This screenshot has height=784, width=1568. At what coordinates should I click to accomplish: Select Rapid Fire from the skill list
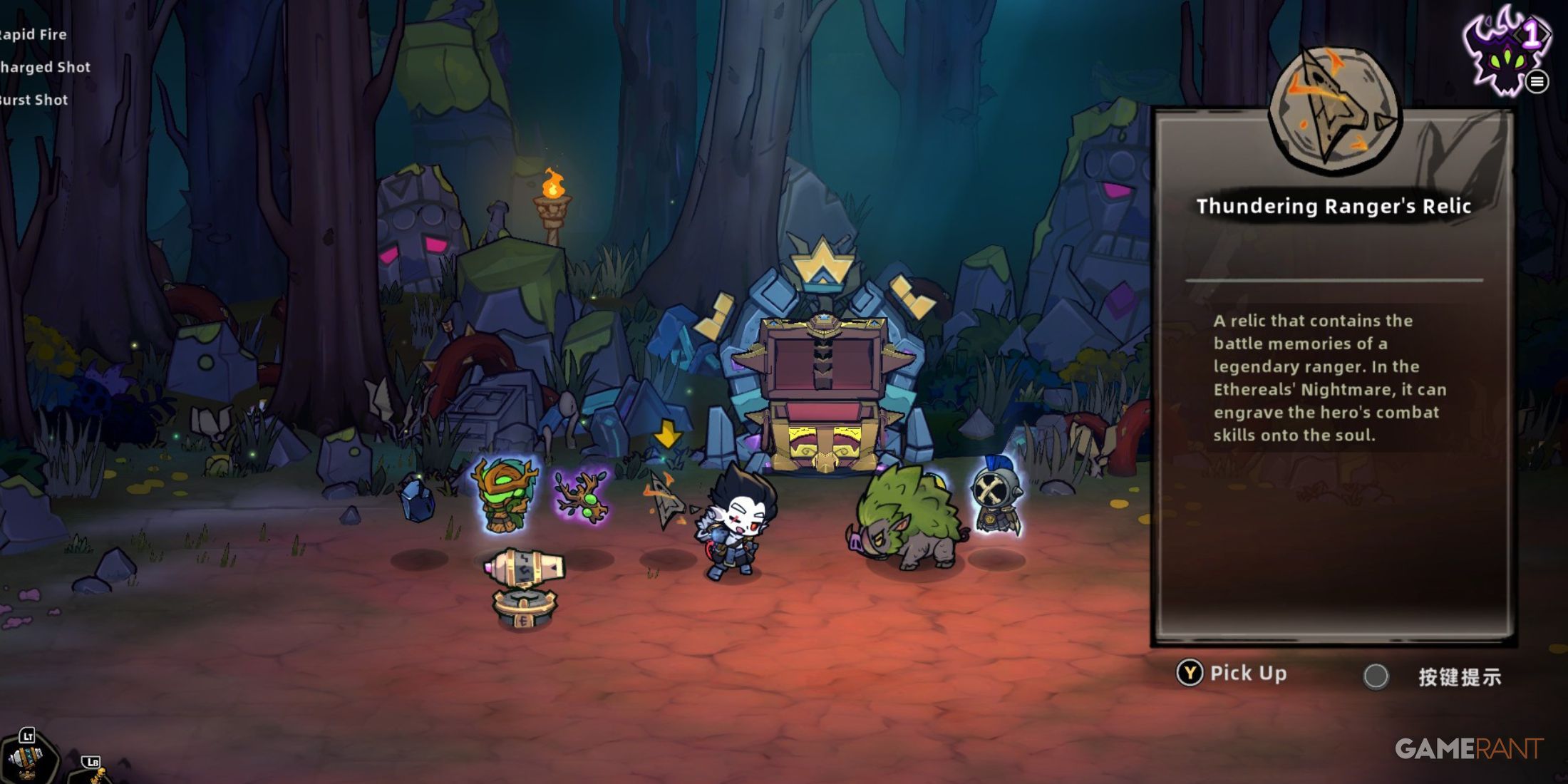coord(33,34)
